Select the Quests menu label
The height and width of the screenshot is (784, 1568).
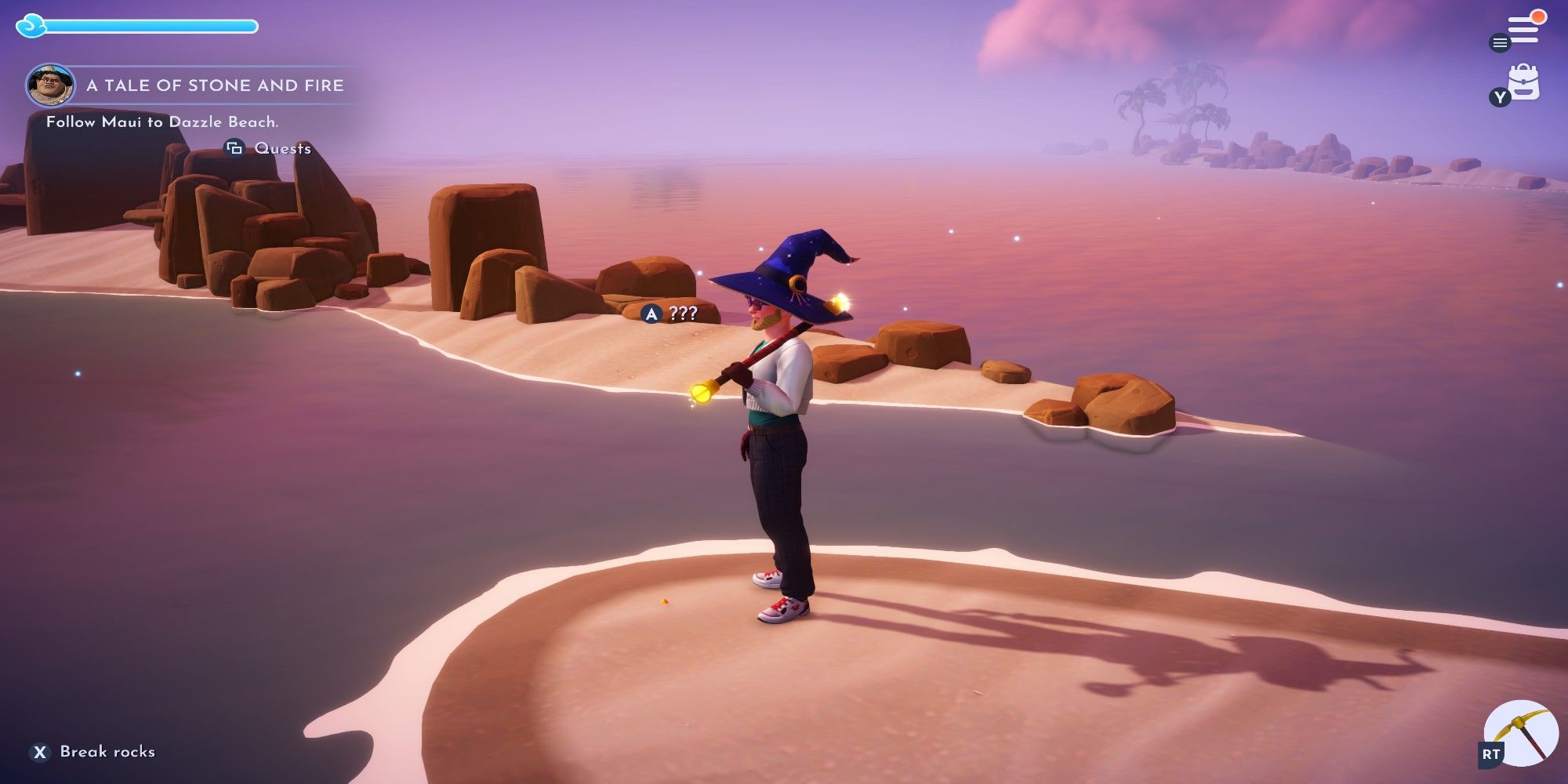click(283, 147)
